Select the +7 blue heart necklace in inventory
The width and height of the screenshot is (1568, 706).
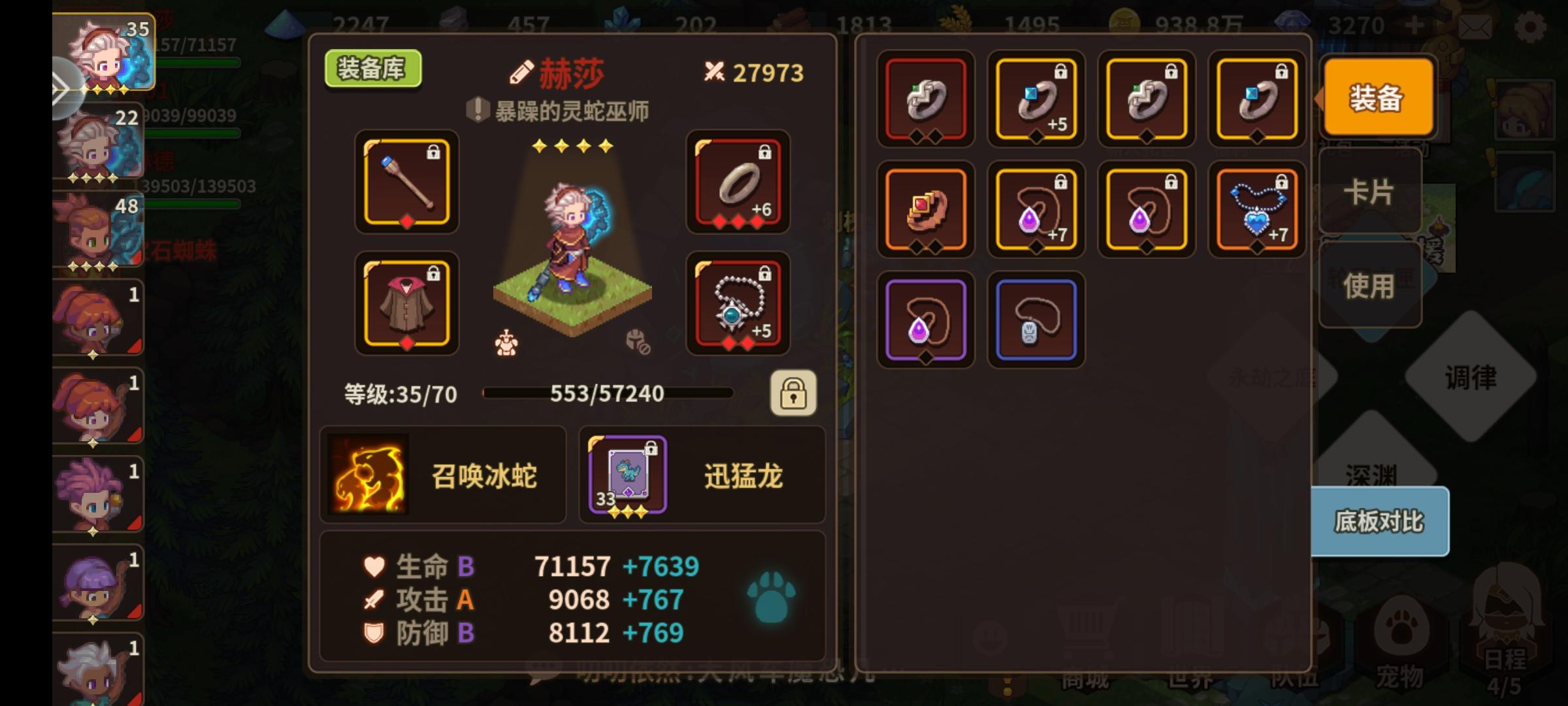coord(1256,208)
